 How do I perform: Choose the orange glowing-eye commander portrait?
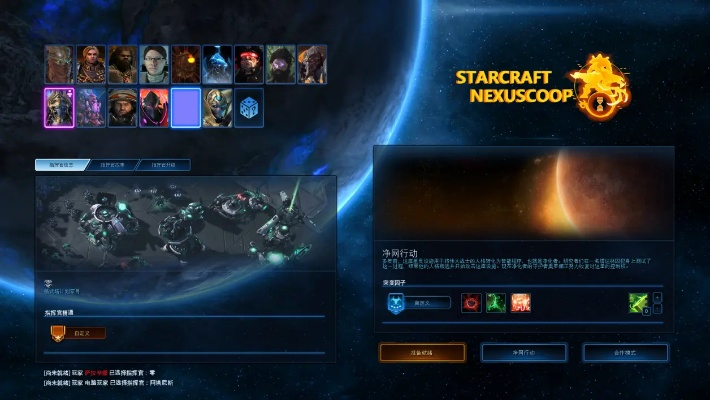pyautogui.click(x=186, y=64)
